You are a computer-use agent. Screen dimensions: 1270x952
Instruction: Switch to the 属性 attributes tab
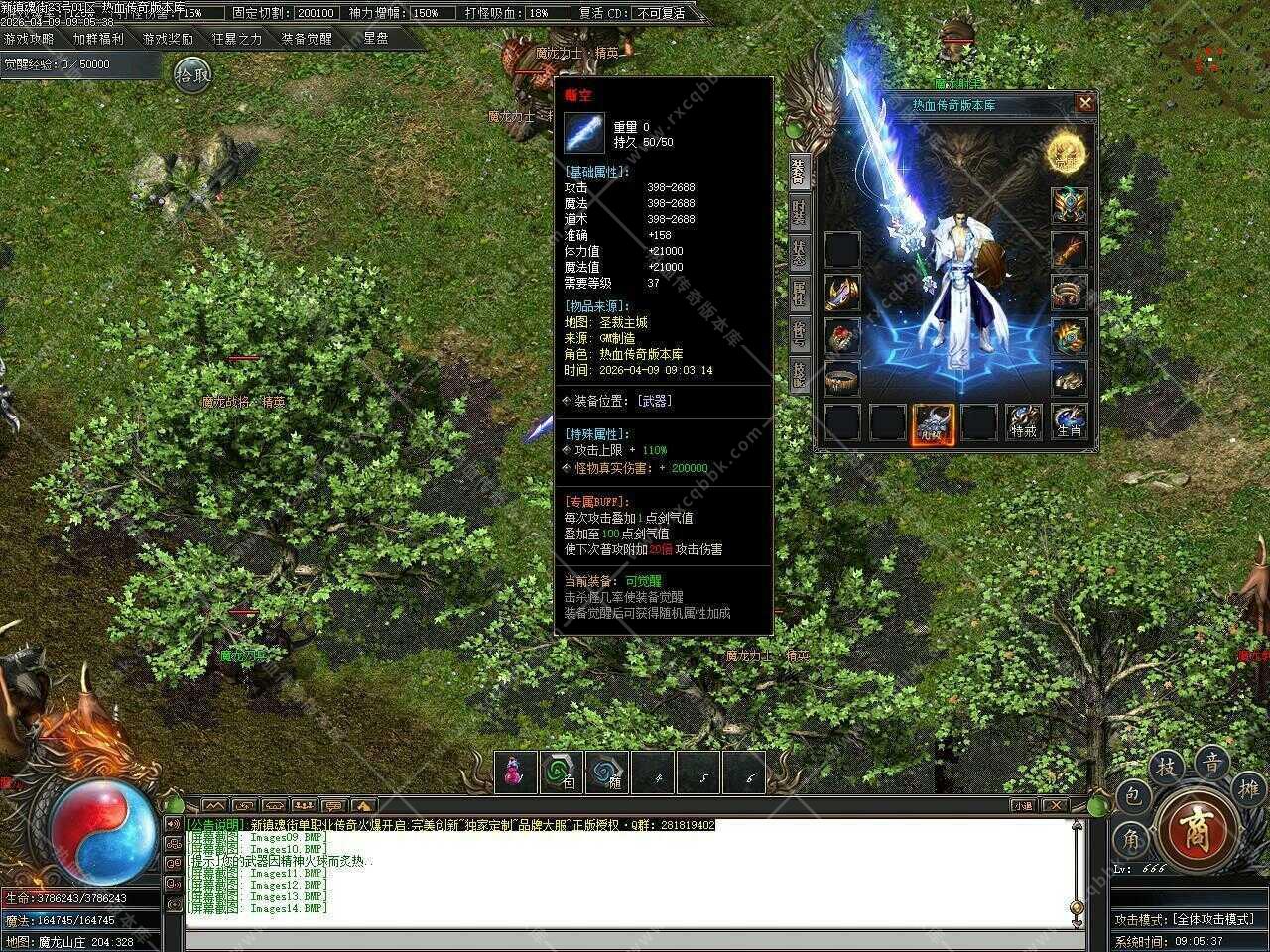coord(800,292)
